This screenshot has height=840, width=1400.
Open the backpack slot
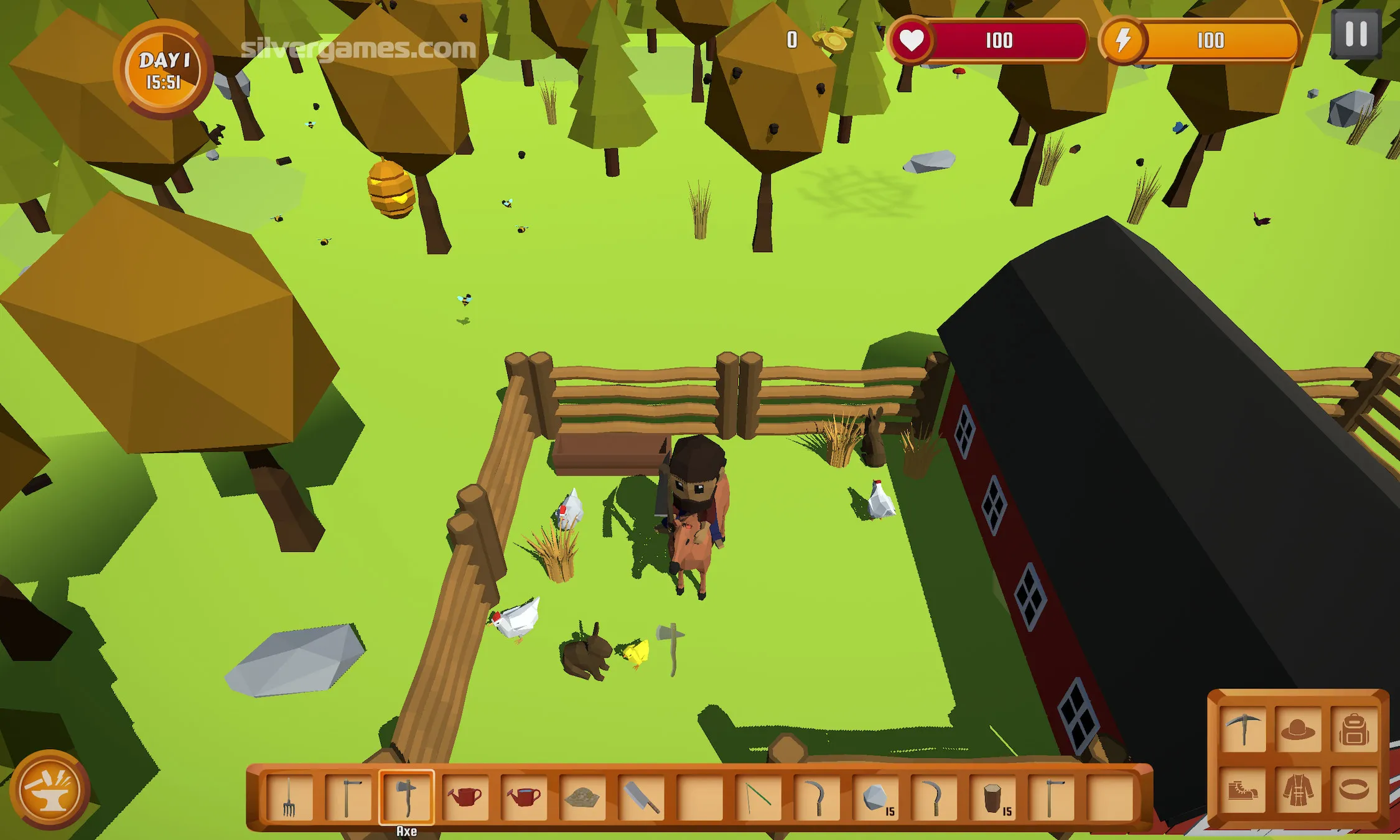point(1353,729)
